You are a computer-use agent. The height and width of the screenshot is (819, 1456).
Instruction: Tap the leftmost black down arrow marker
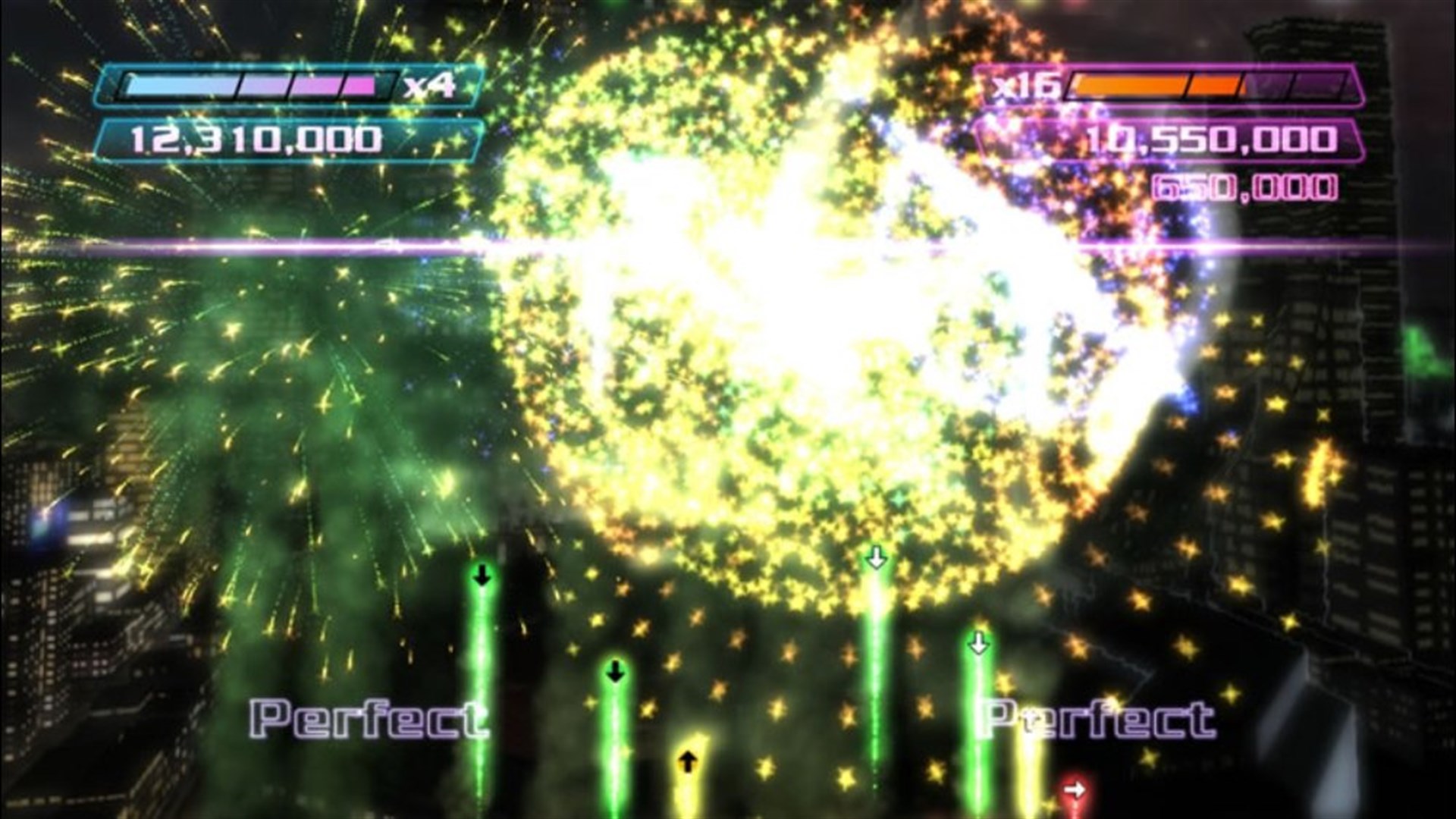point(481,576)
